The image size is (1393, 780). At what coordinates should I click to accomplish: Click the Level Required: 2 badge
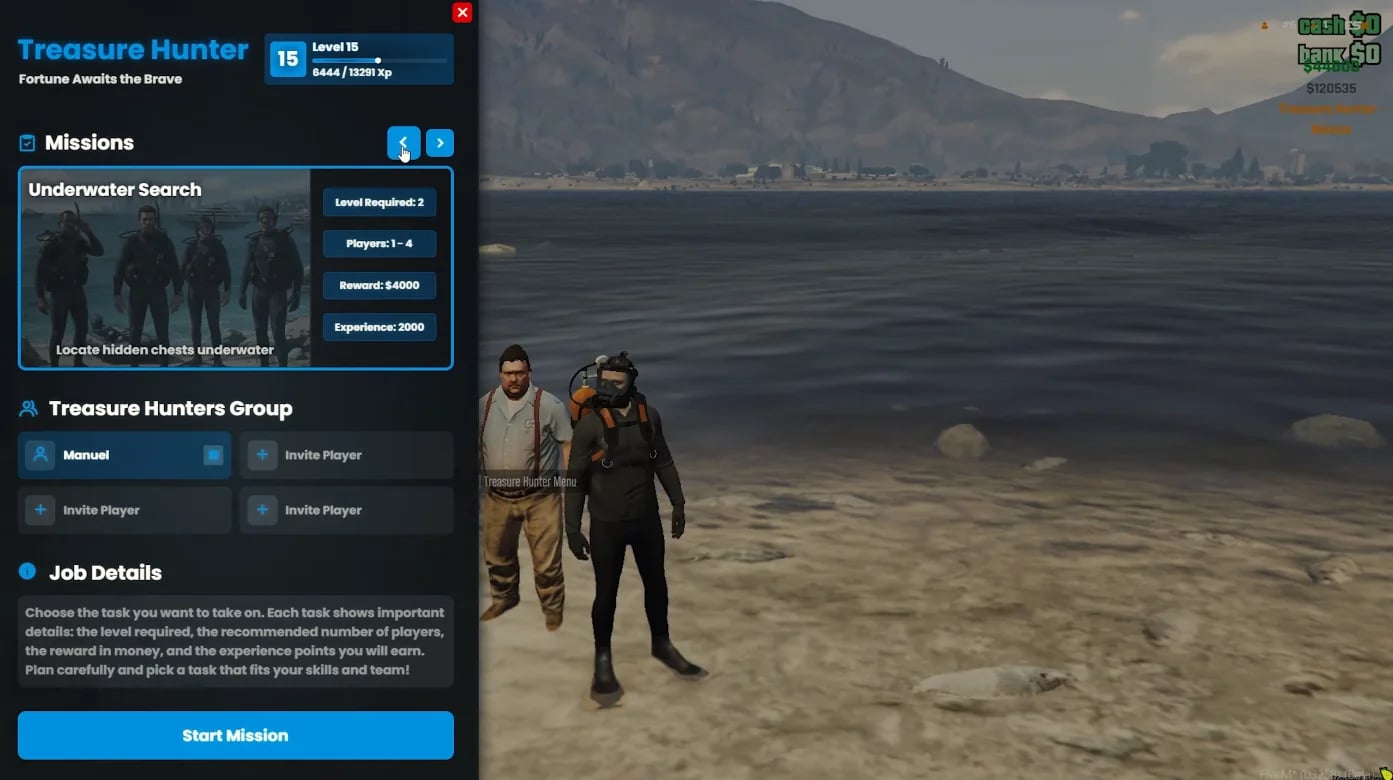tap(379, 202)
